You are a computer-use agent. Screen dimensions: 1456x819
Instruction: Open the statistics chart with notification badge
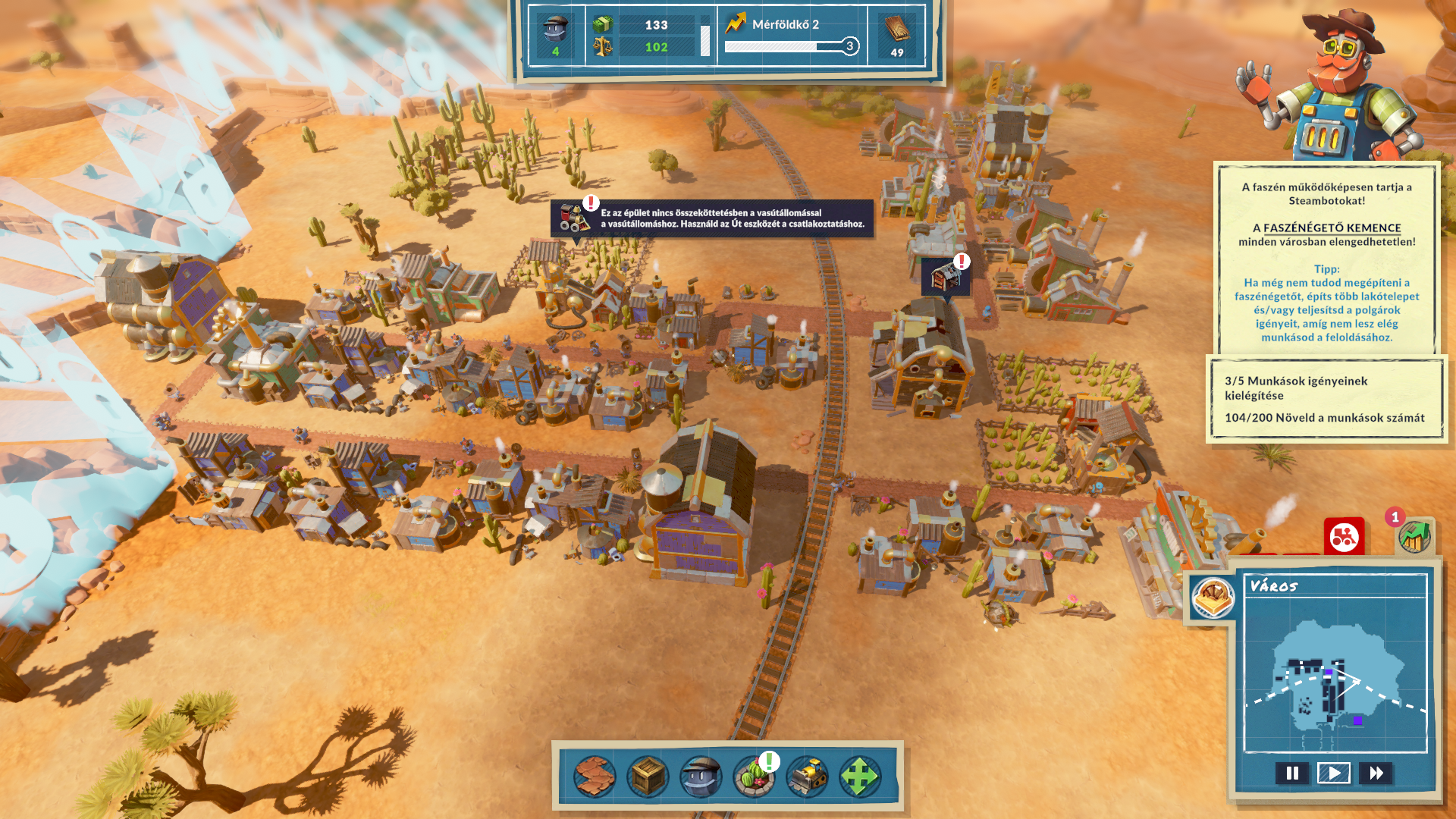coord(1414,537)
